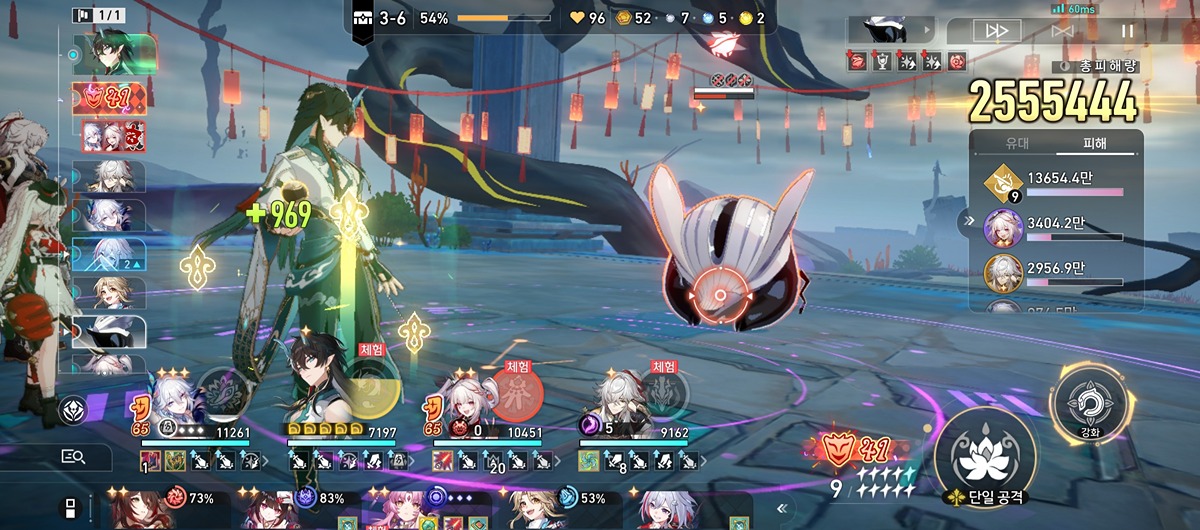The height and width of the screenshot is (530, 1200).
Task: Trigger the yellow ultimate icon of the green-haired character
Action: click(x=371, y=389)
